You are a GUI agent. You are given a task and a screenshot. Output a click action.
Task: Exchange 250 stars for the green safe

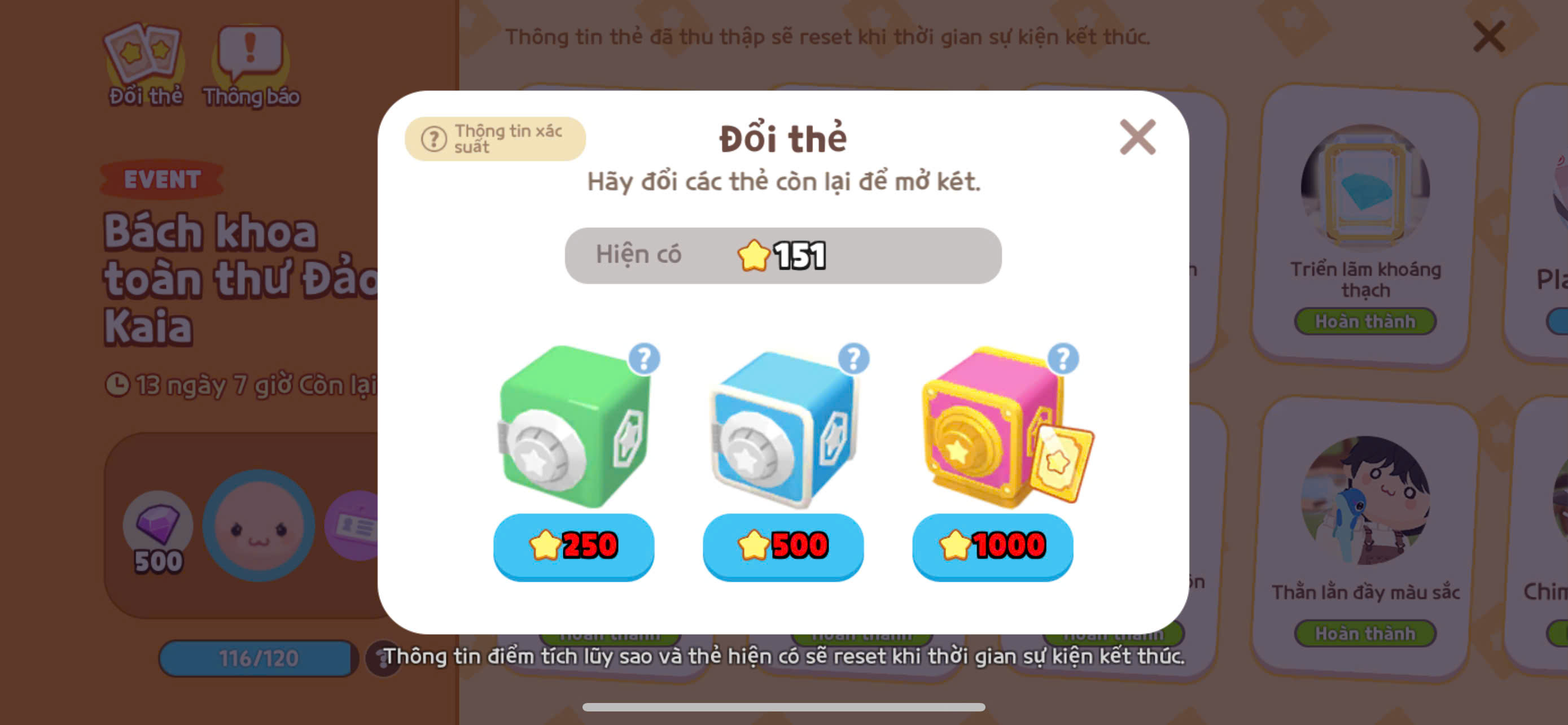pos(573,546)
